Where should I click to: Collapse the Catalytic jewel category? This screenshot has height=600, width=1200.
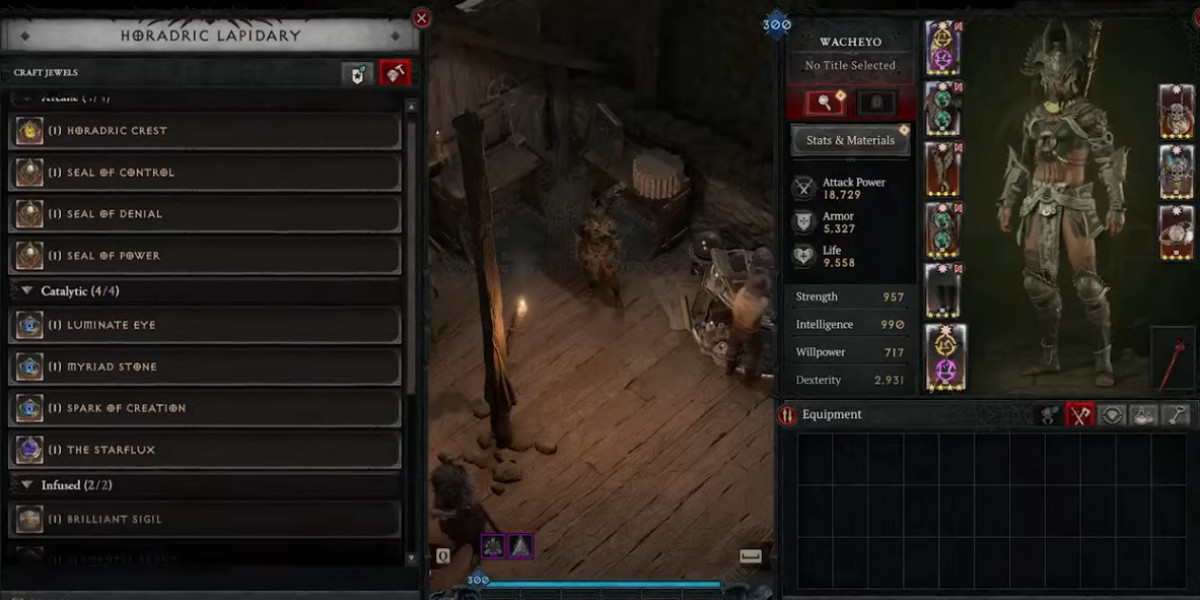(x=28, y=291)
